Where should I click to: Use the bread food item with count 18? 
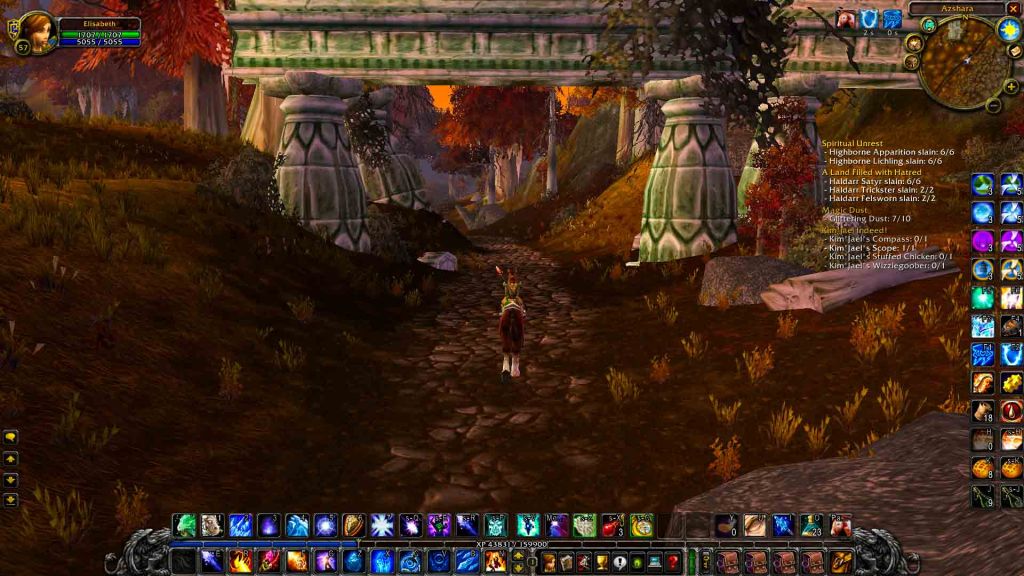tap(984, 411)
